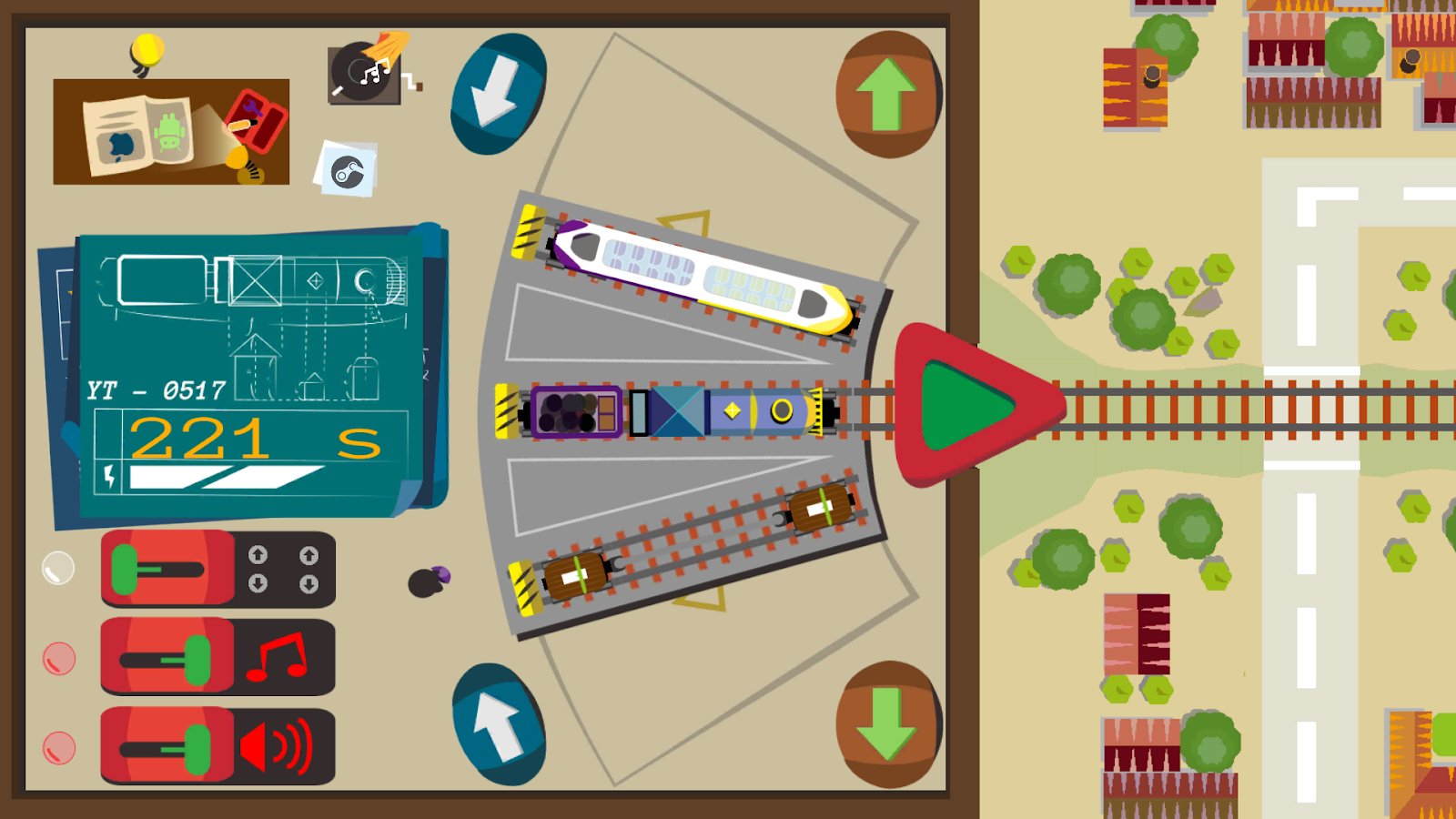Image resolution: width=1456 pixels, height=819 pixels.
Task: Click the white progress bar under 221 s
Action: [x=223, y=478]
